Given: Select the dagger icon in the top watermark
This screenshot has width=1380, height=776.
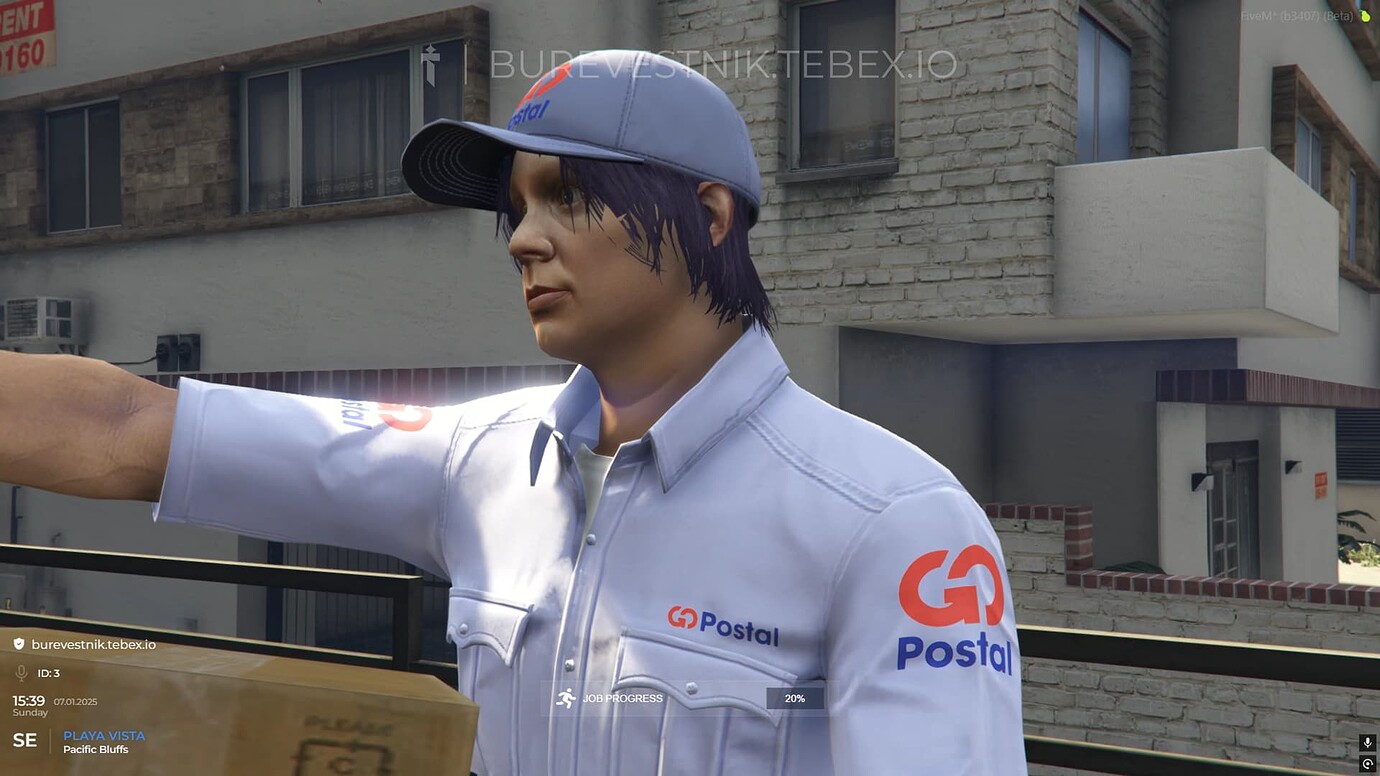Looking at the screenshot, I should 430,64.
